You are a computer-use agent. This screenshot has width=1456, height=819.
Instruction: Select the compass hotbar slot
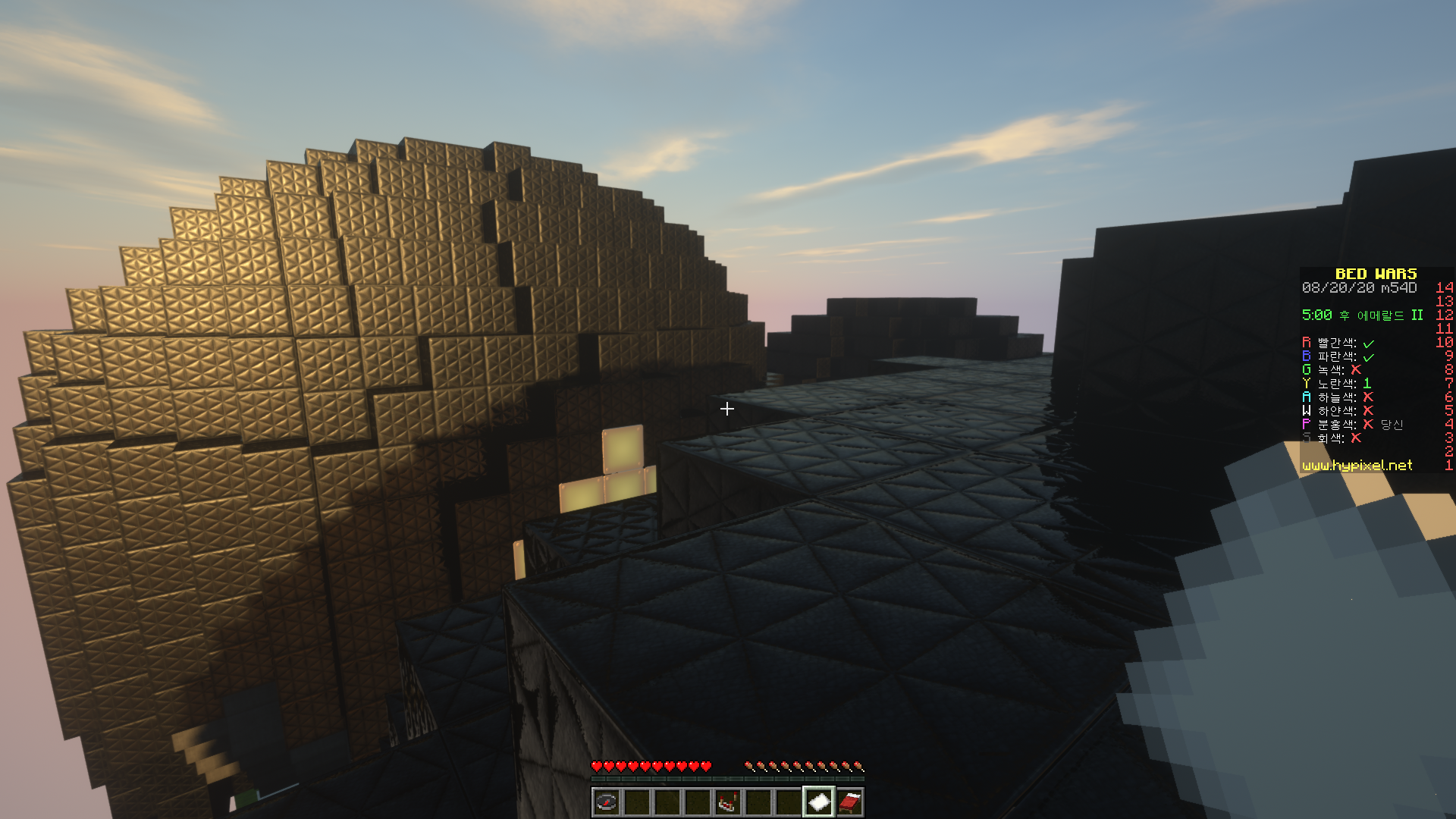click(606, 802)
